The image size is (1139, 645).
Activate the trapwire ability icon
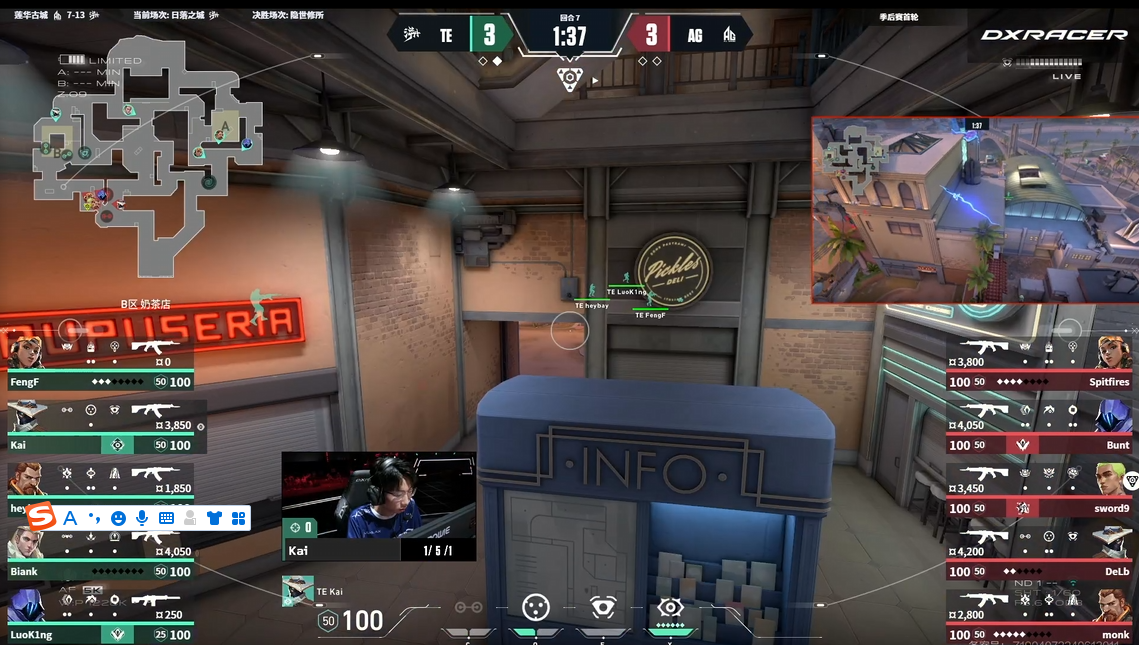pos(468,607)
